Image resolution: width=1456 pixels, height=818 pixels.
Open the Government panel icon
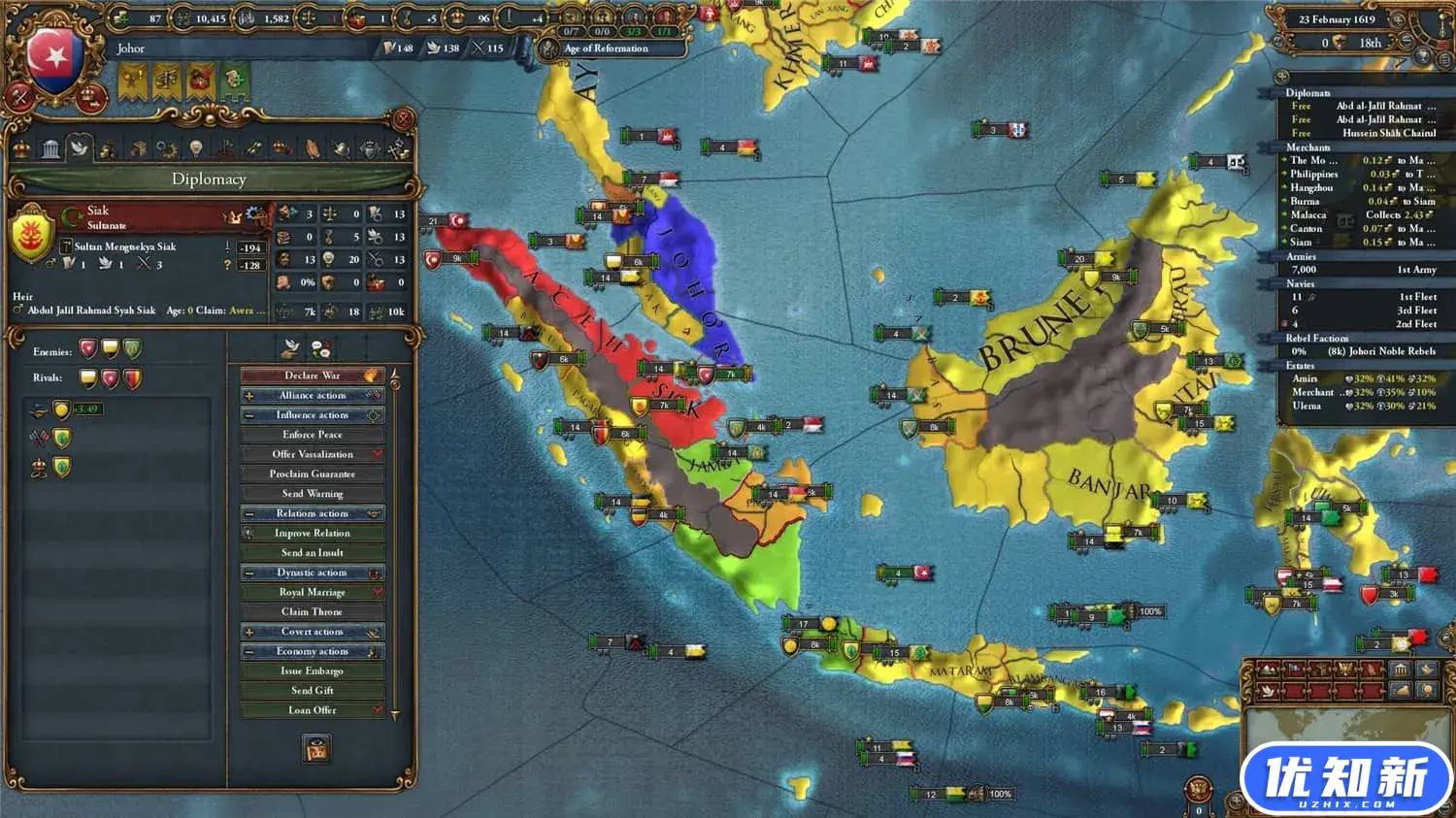(x=51, y=147)
